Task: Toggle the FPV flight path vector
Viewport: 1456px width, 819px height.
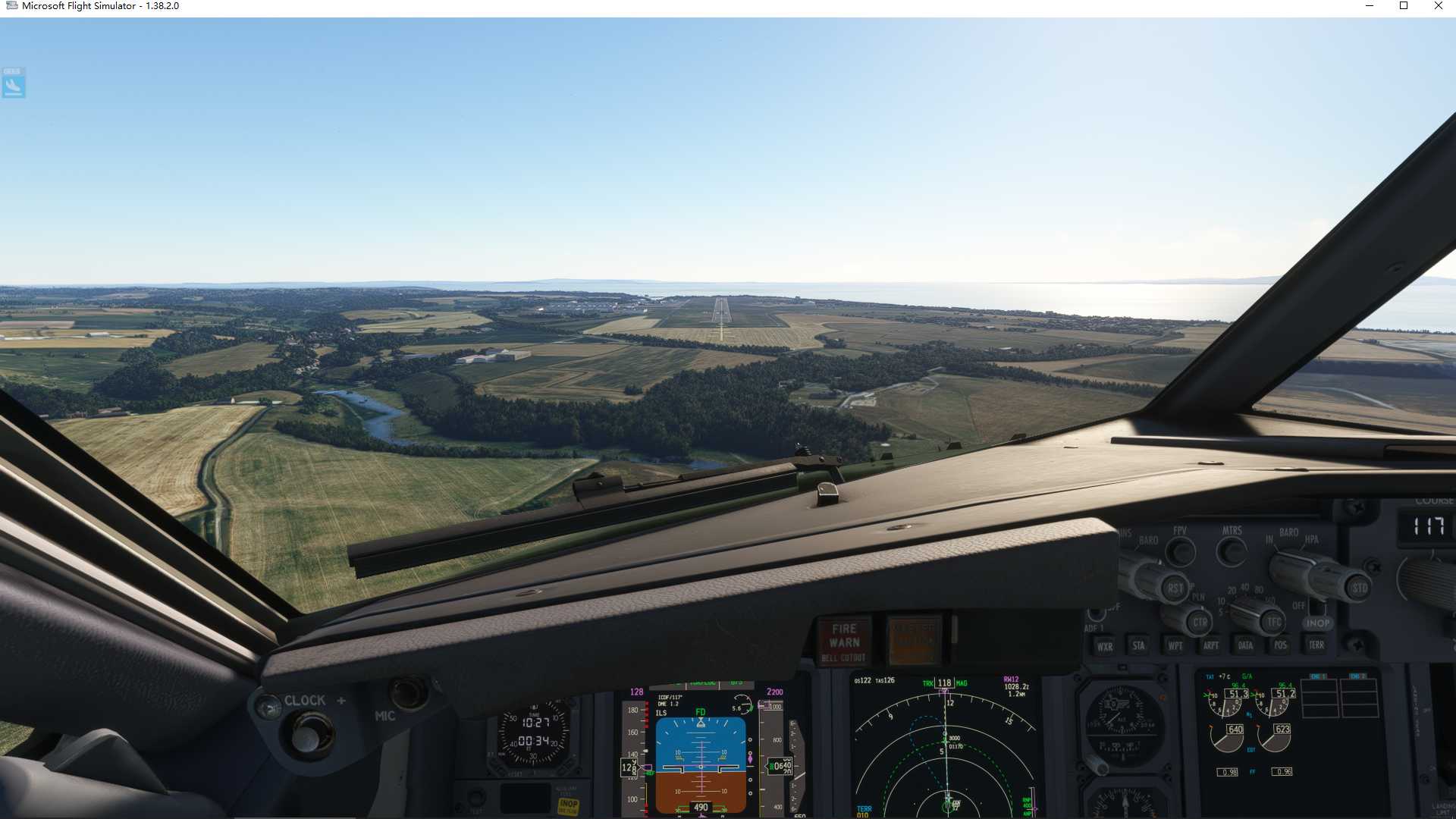Action: 1181,554
